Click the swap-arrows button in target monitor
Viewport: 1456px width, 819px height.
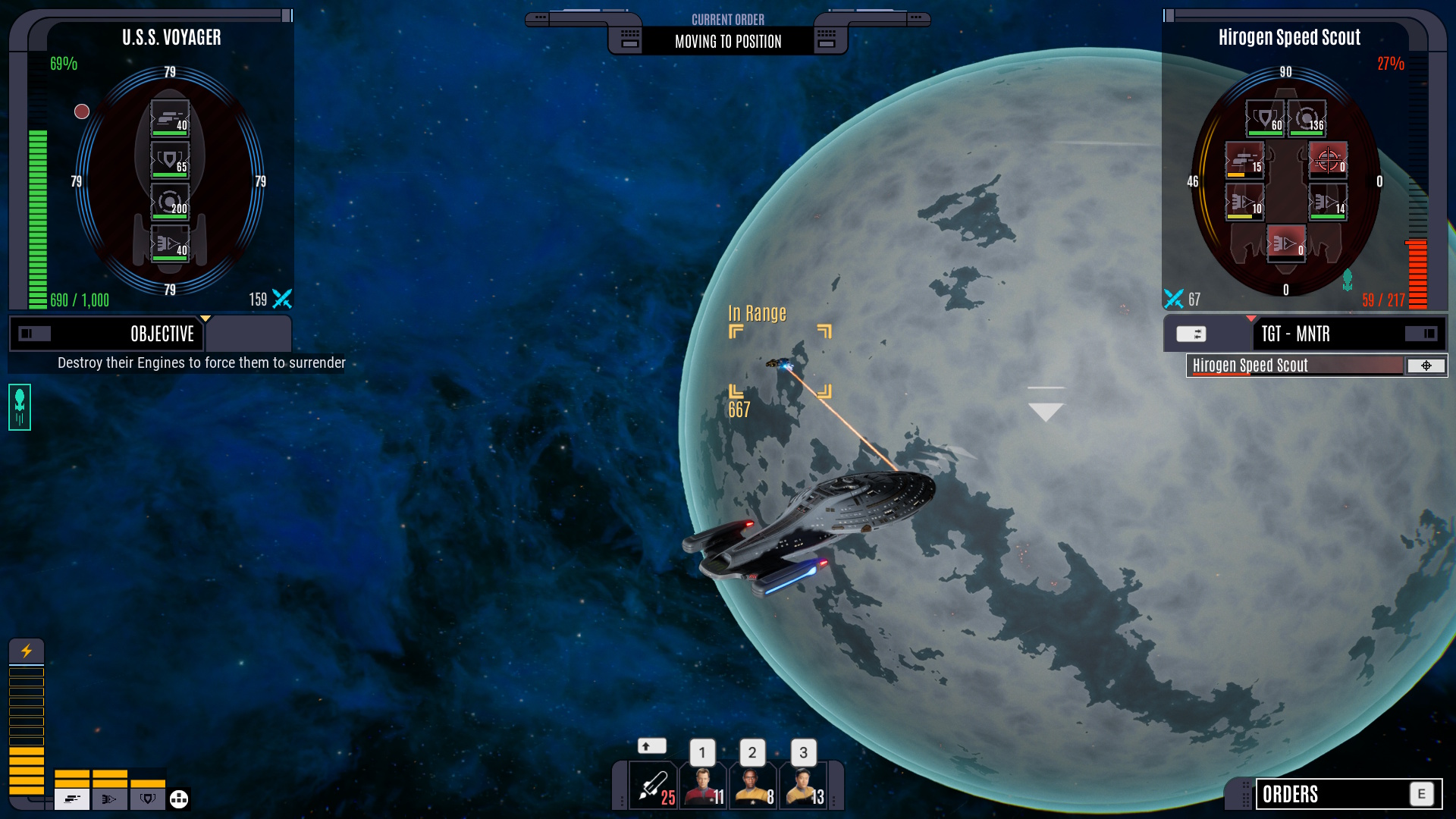[1191, 334]
